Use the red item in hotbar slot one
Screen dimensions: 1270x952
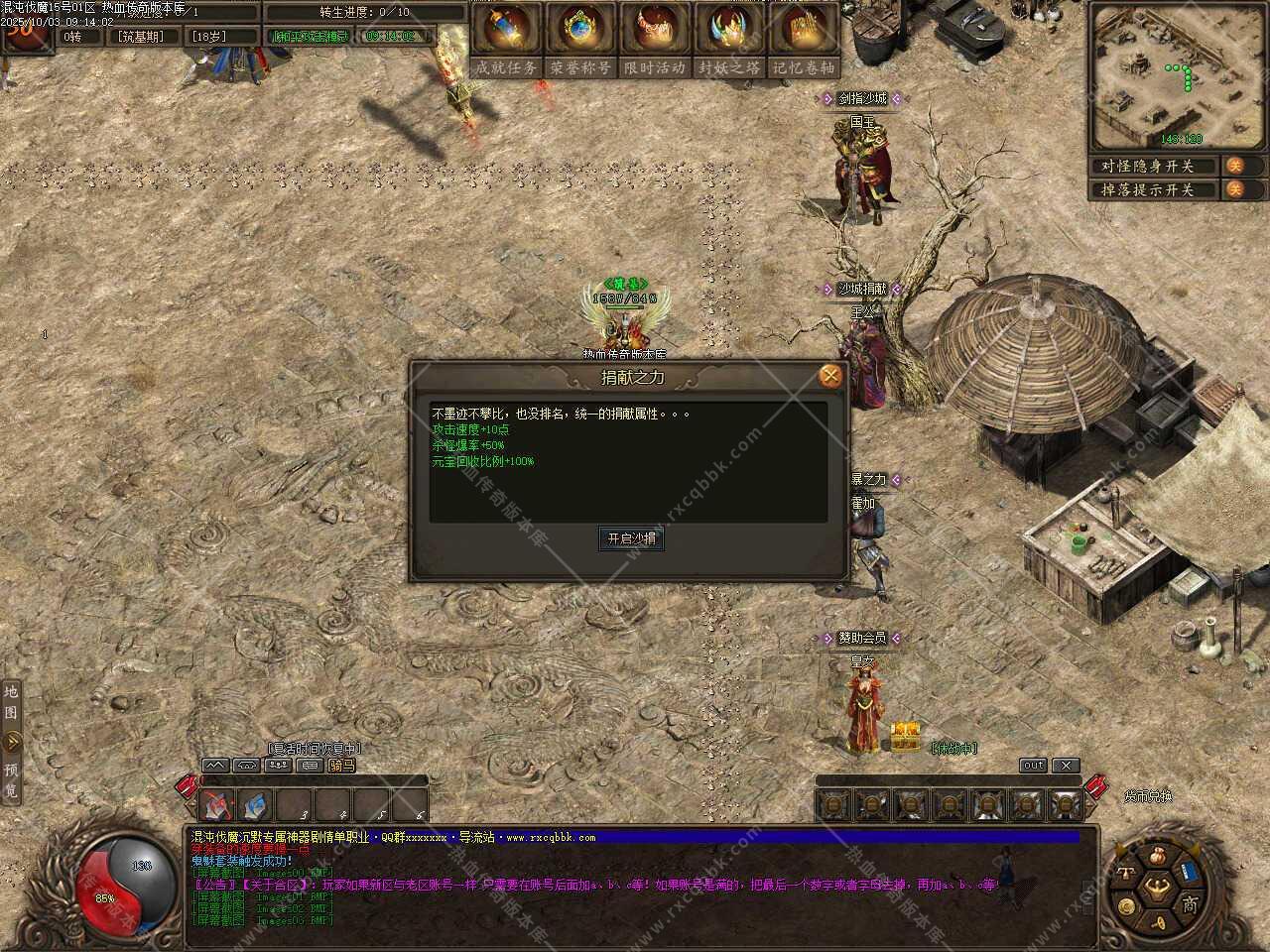pyautogui.click(x=215, y=804)
